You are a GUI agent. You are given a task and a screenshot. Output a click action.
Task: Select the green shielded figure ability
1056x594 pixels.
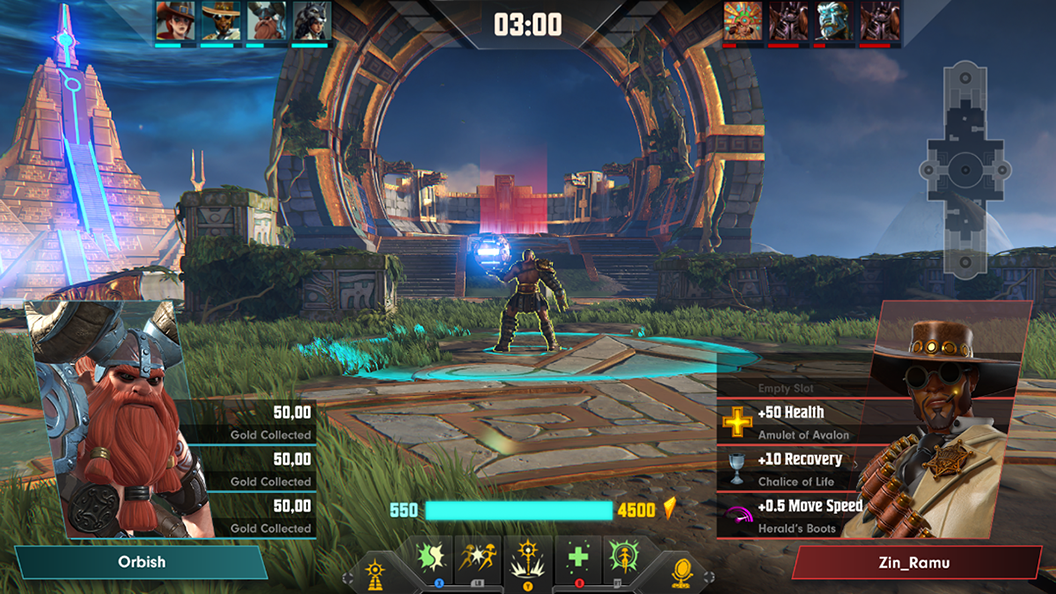click(622, 556)
